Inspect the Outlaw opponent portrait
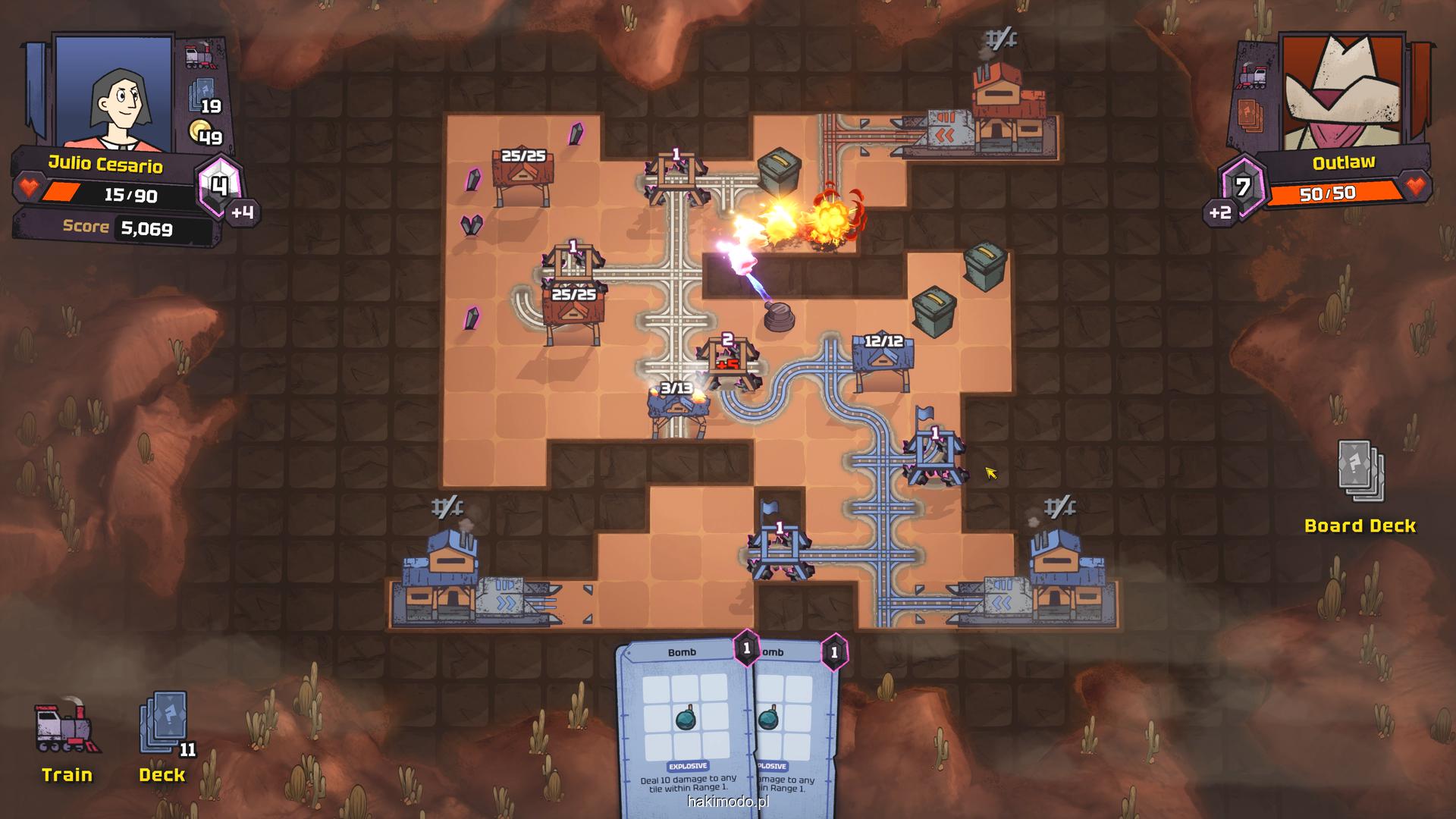This screenshot has width=1456, height=819. click(1342, 91)
